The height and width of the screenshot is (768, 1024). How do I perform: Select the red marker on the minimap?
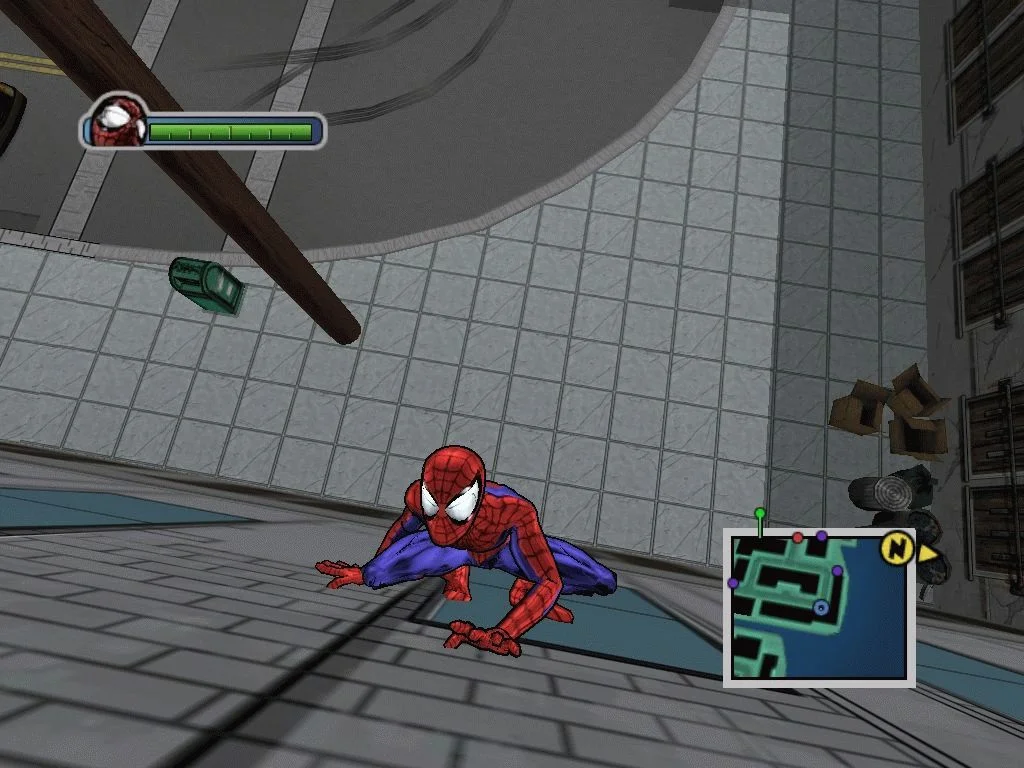[798, 538]
